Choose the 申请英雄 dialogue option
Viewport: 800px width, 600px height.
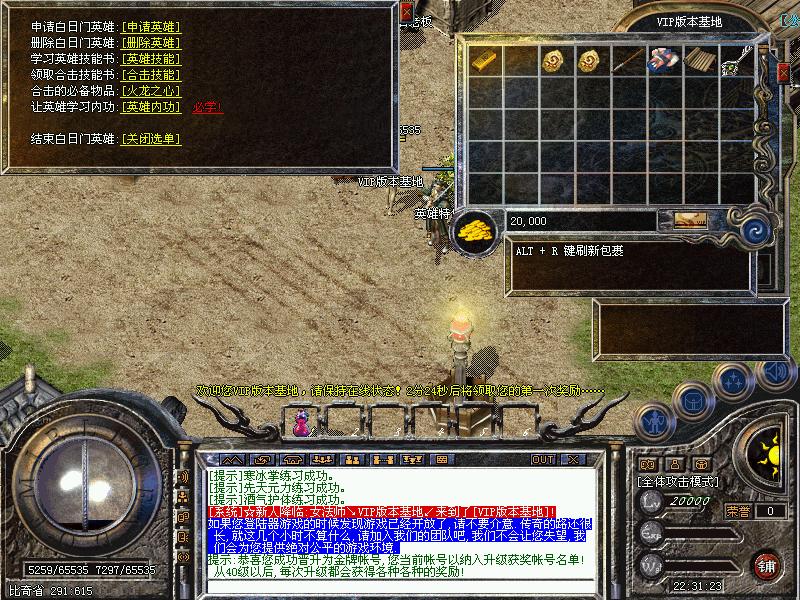(150, 27)
